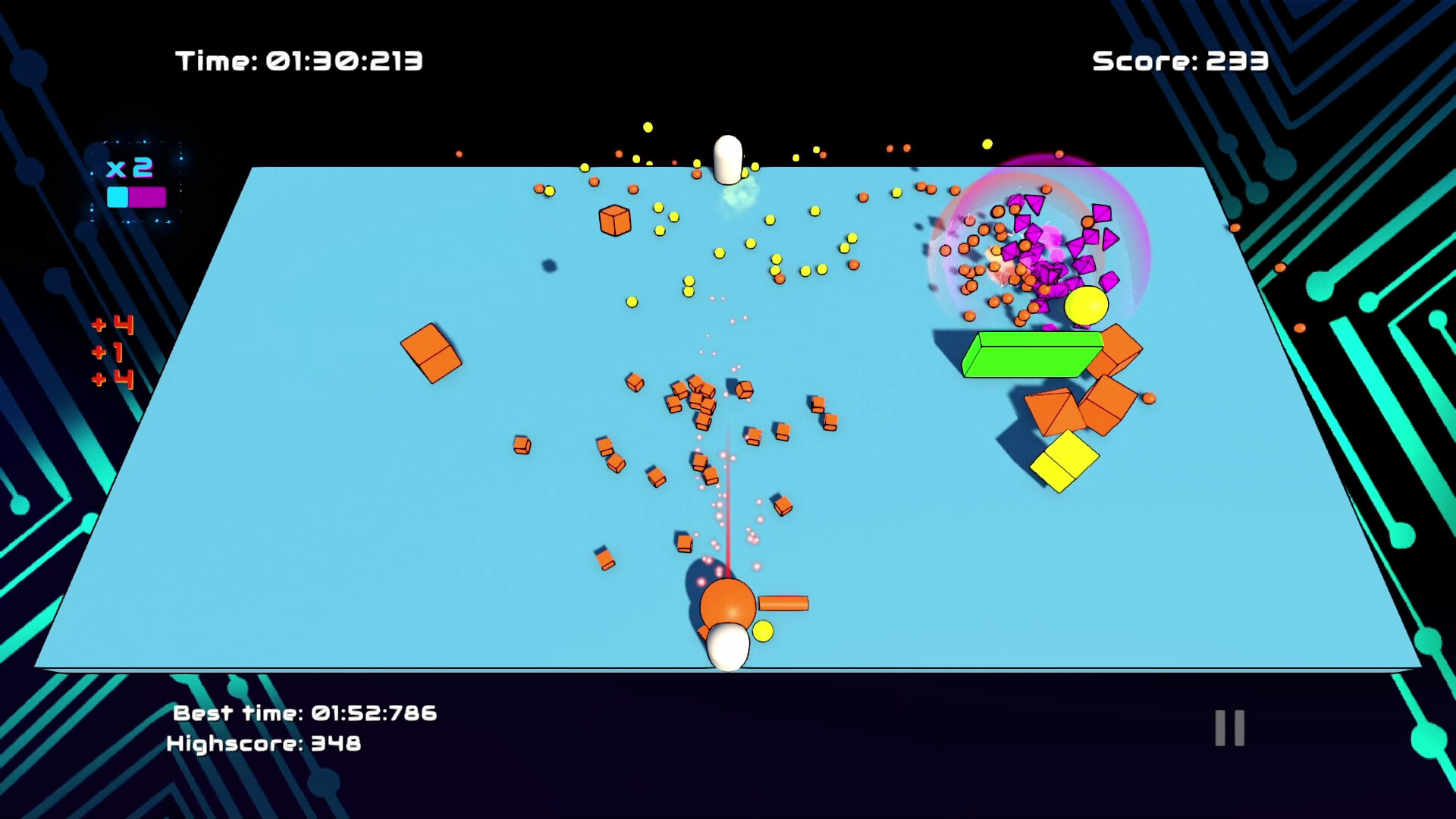
Task: Select the lone orange cube near the top
Action: 615,221
